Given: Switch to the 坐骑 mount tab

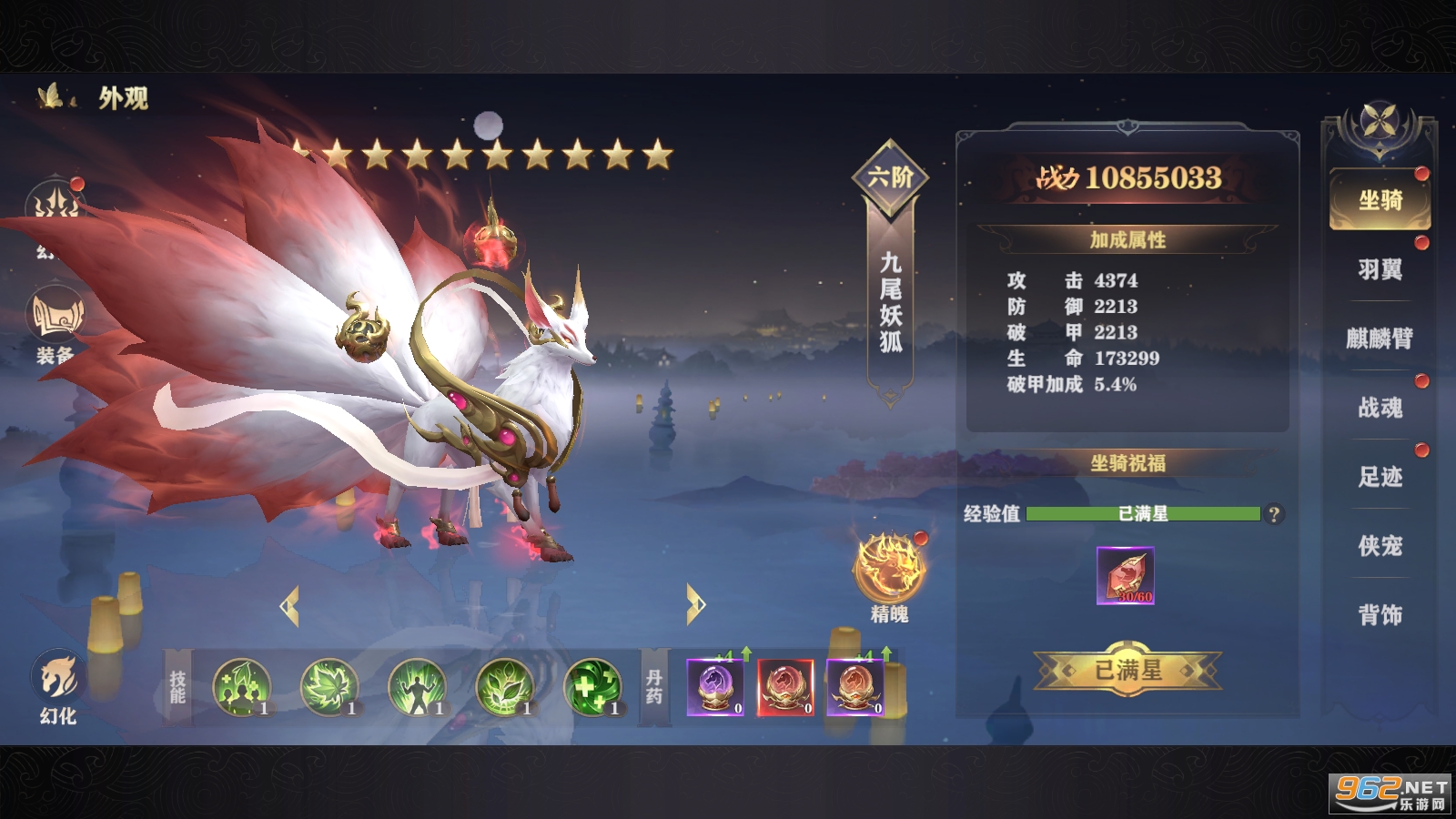Looking at the screenshot, I should [1380, 200].
